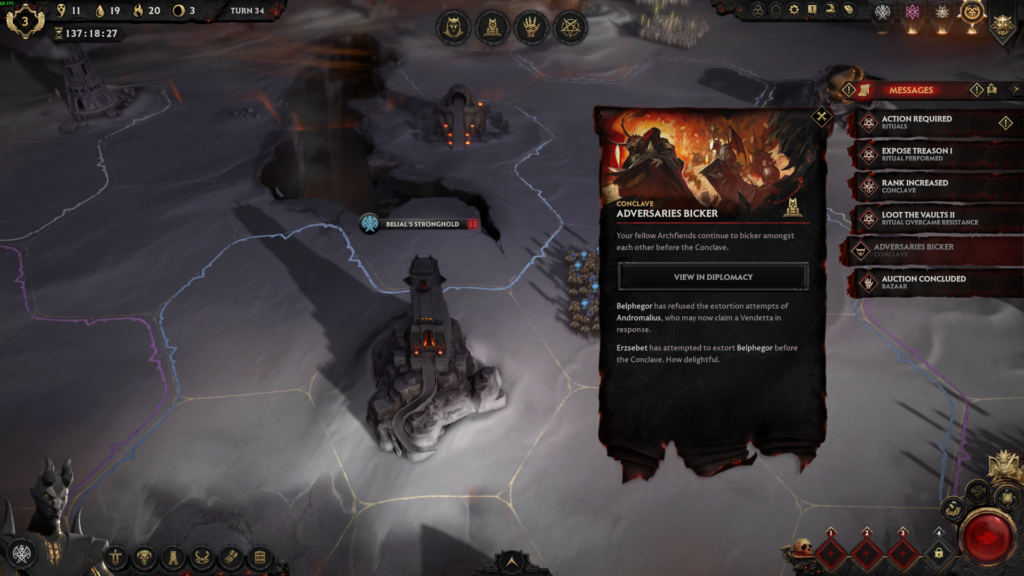The width and height of the screenshot is (1024, 576).
Task: Open the archfiend rank 3 emblem
Action: tap(24, 20)
